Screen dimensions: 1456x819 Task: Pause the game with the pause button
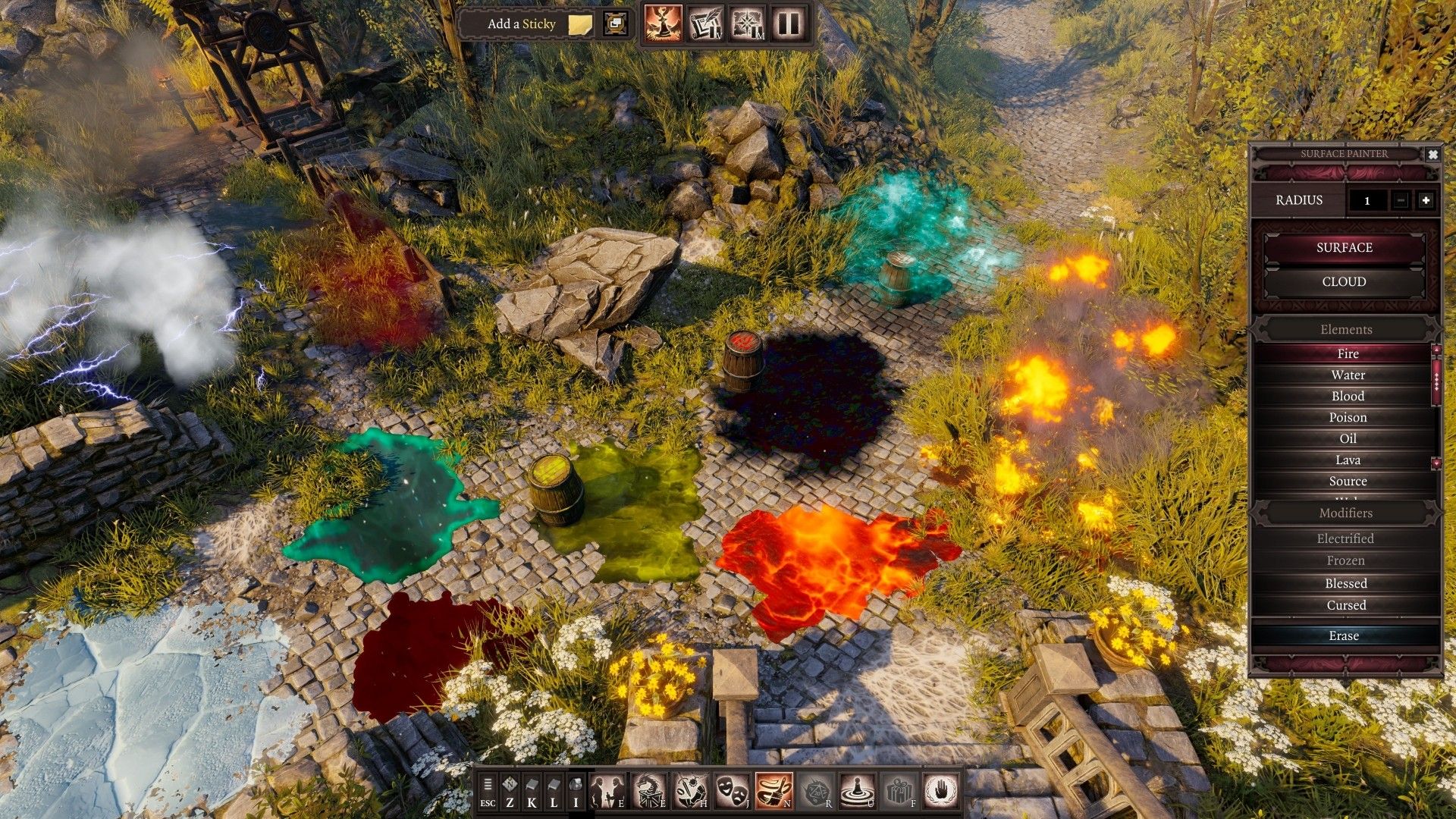pyautogui.click(x=789, y=24)
